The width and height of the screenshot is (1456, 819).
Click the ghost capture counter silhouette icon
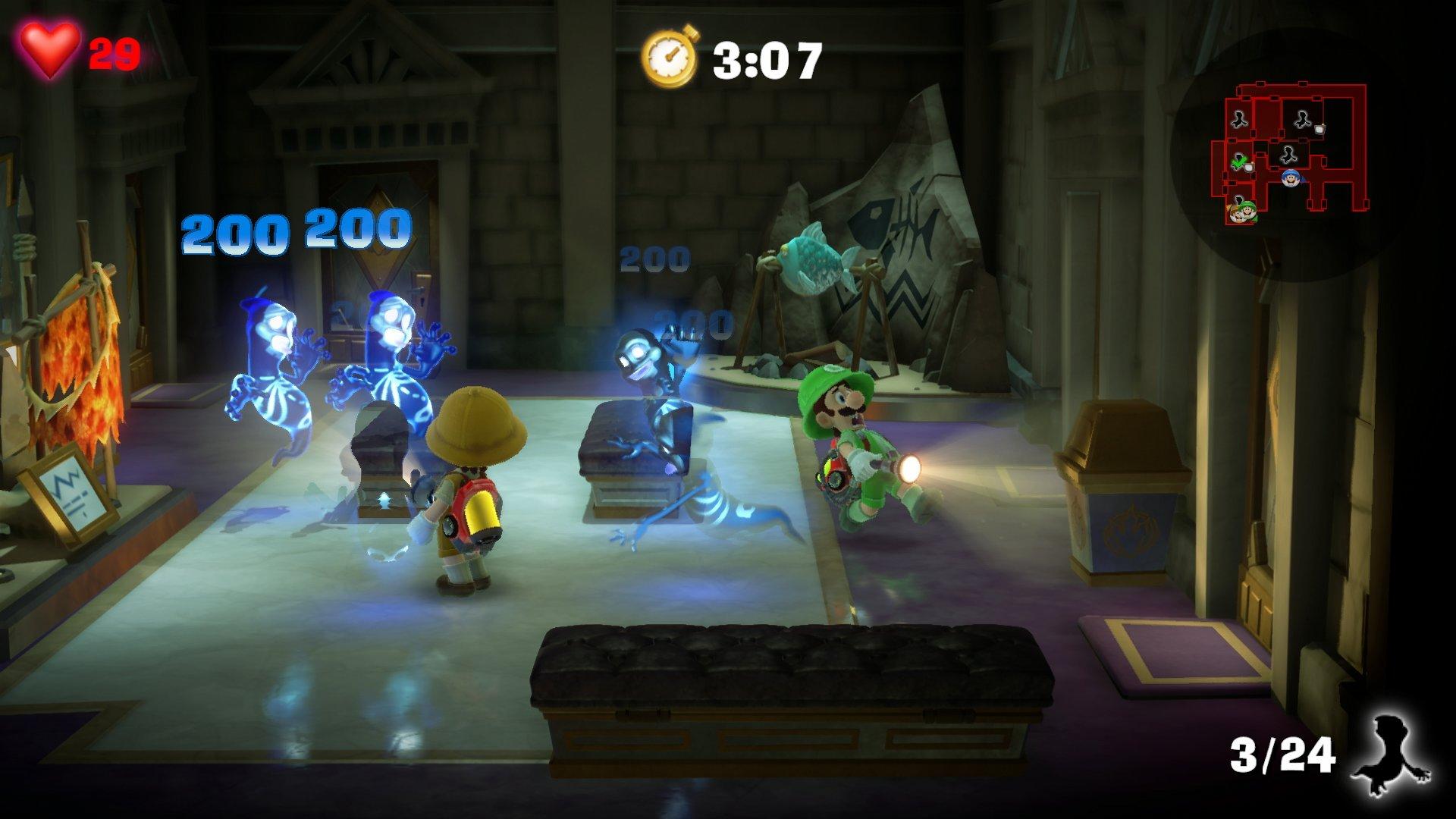(1389, 755)
